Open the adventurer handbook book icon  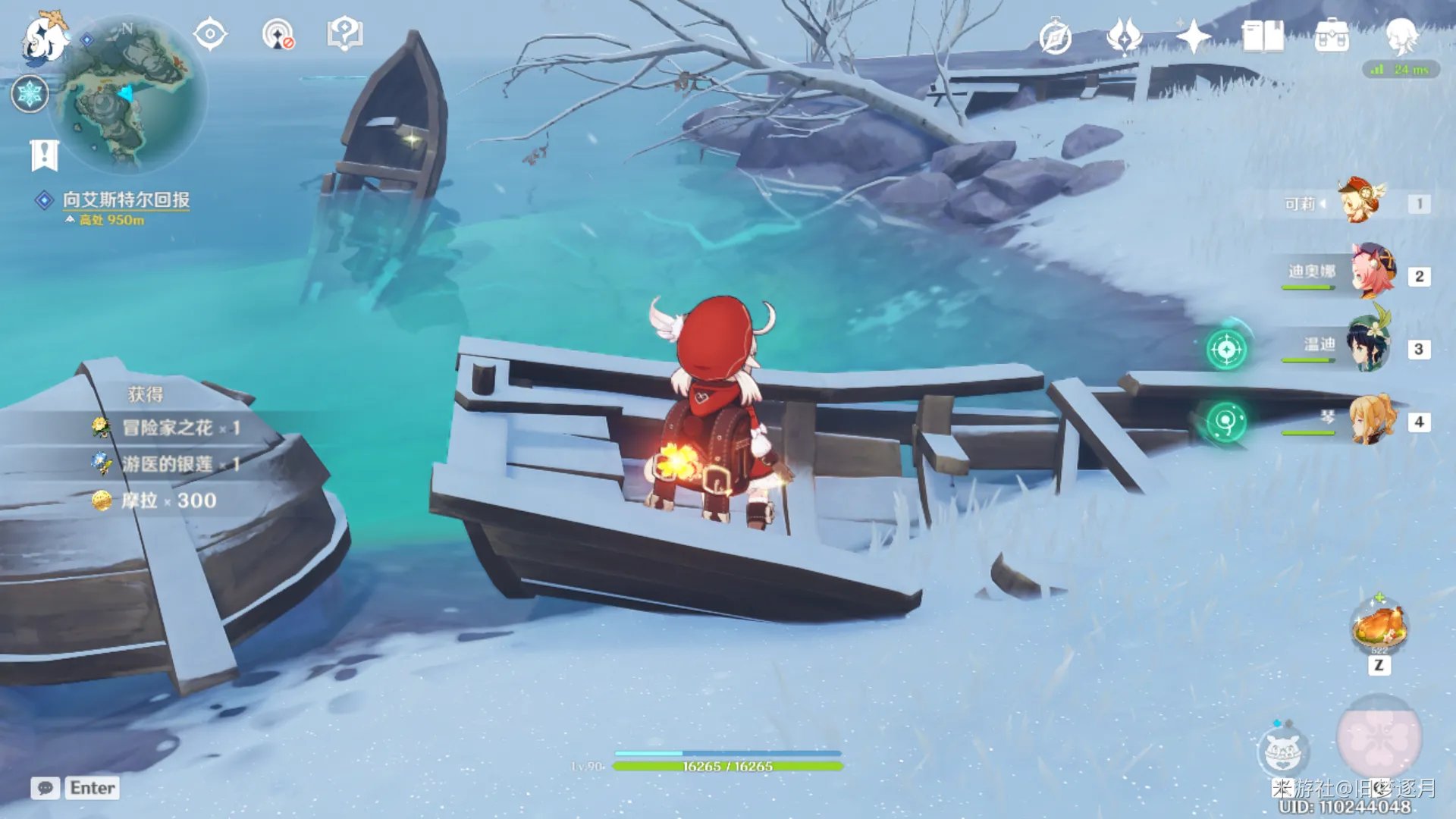(x=1263, y=36)
